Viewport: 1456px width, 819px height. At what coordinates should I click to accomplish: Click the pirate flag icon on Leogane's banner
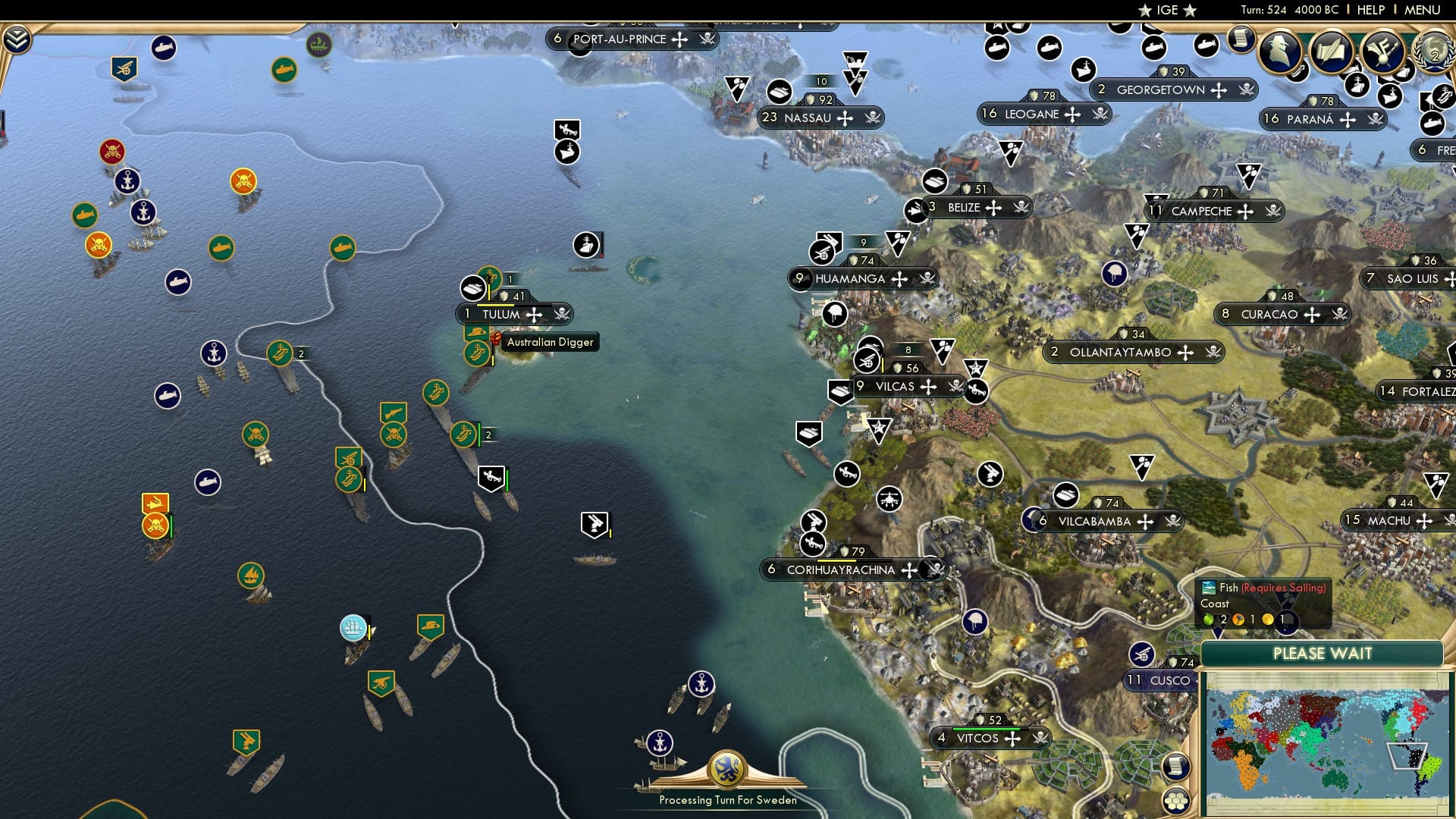[1100, 115]
